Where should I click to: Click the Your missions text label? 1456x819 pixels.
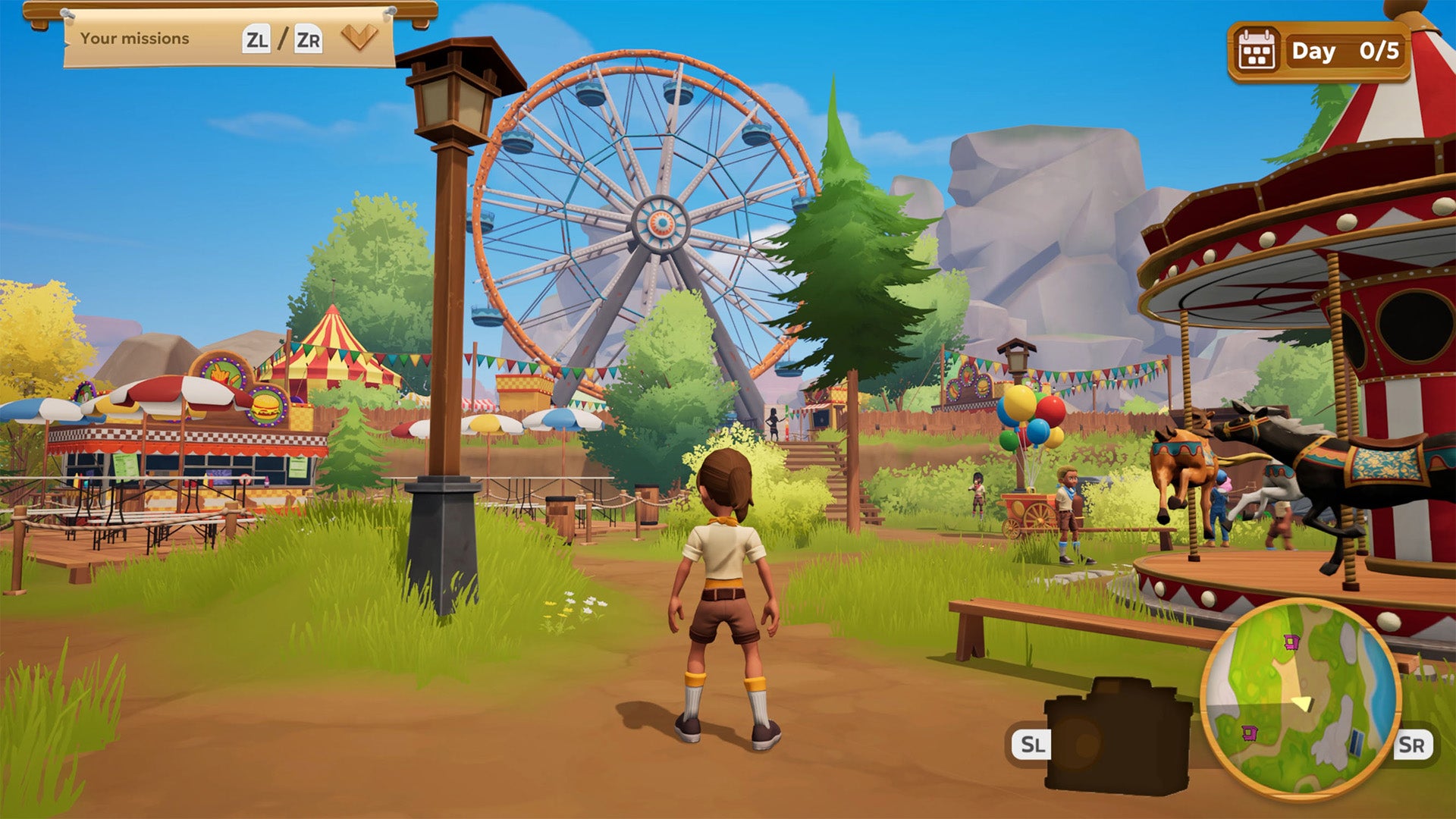coord(133,39)
